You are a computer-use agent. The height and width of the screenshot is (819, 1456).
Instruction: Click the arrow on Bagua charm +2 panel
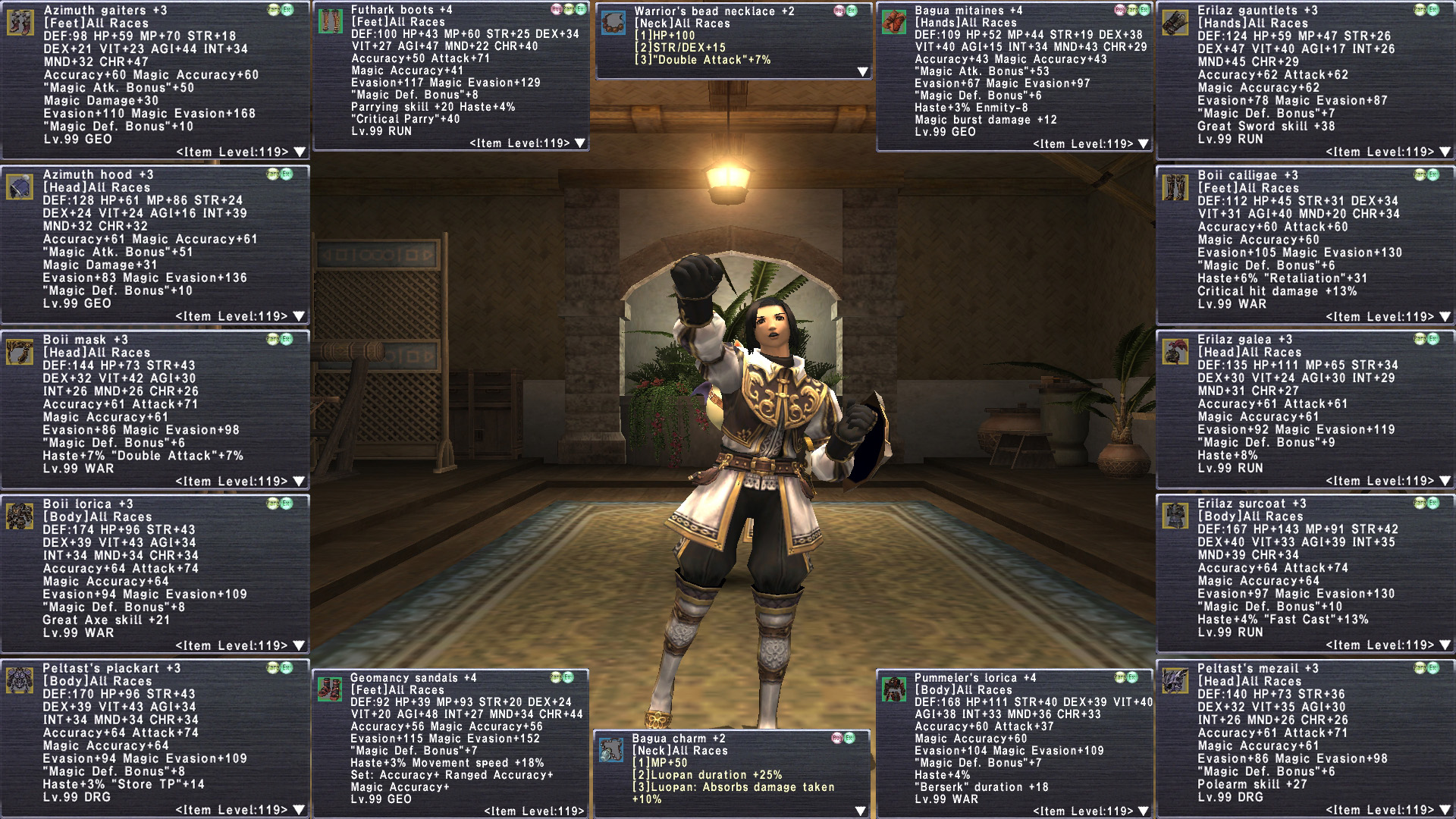tap(861, 811)
